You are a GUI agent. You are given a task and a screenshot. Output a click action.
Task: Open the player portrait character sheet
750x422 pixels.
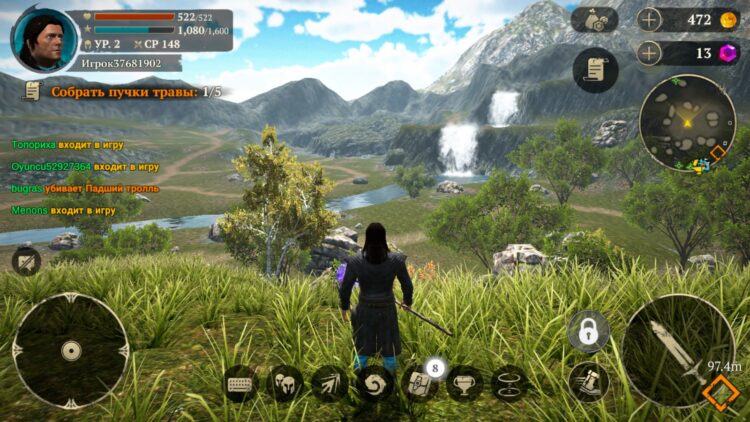(x=44, y=40)
